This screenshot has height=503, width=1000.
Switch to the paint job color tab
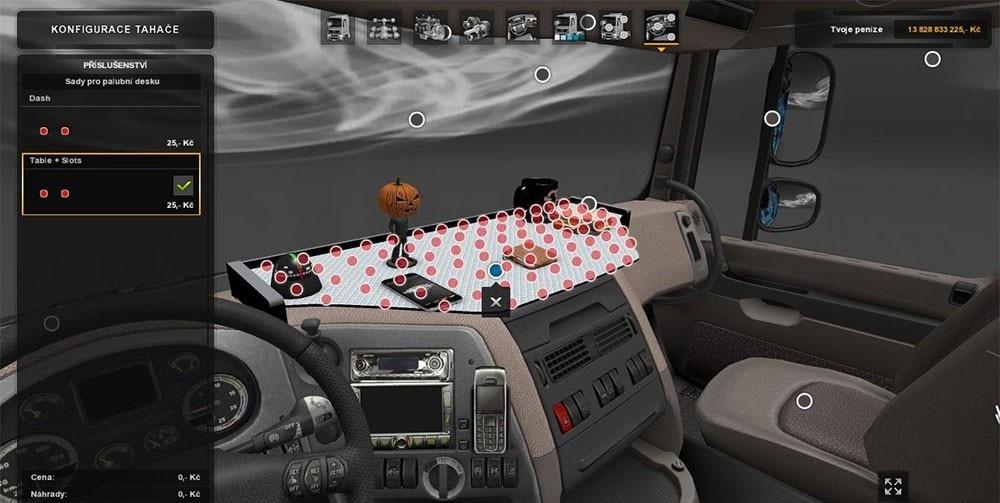(x=569, y=26)
